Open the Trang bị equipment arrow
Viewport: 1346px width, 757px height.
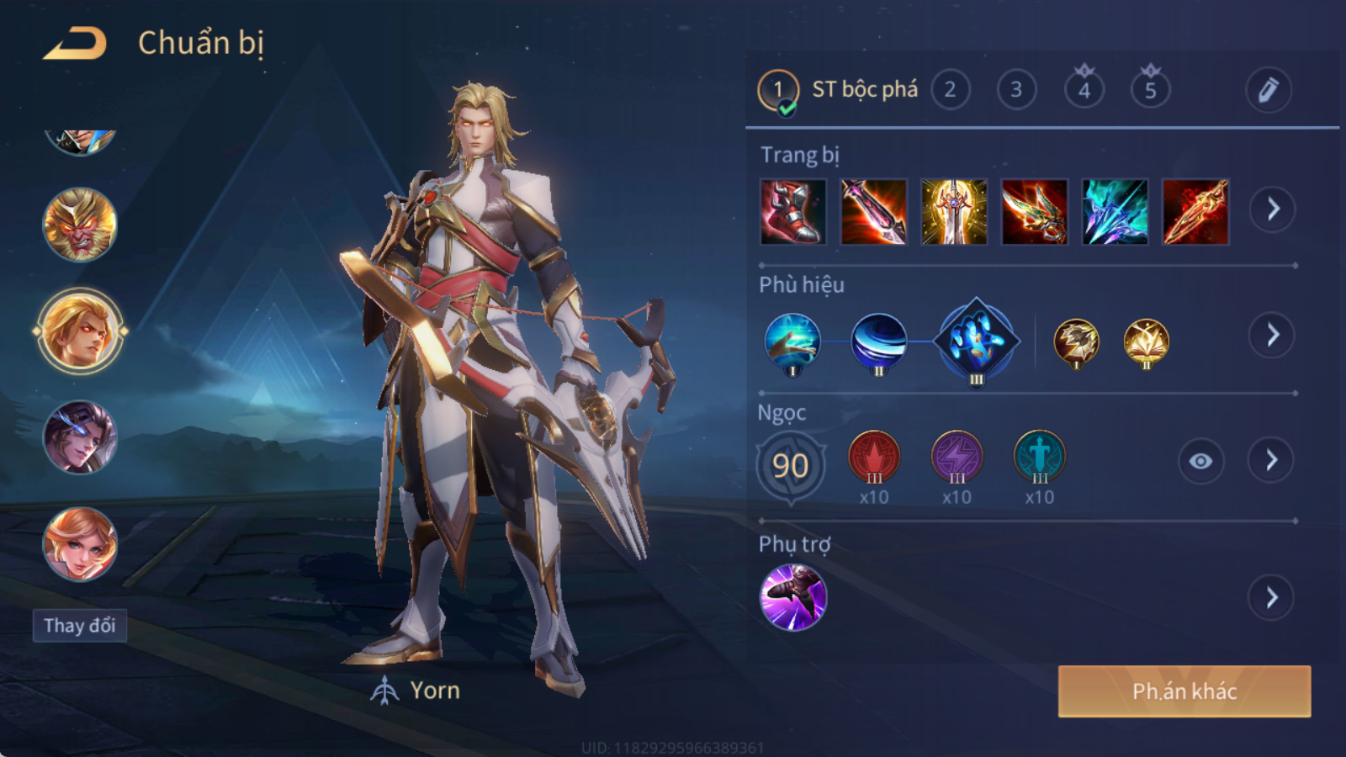1272,210
